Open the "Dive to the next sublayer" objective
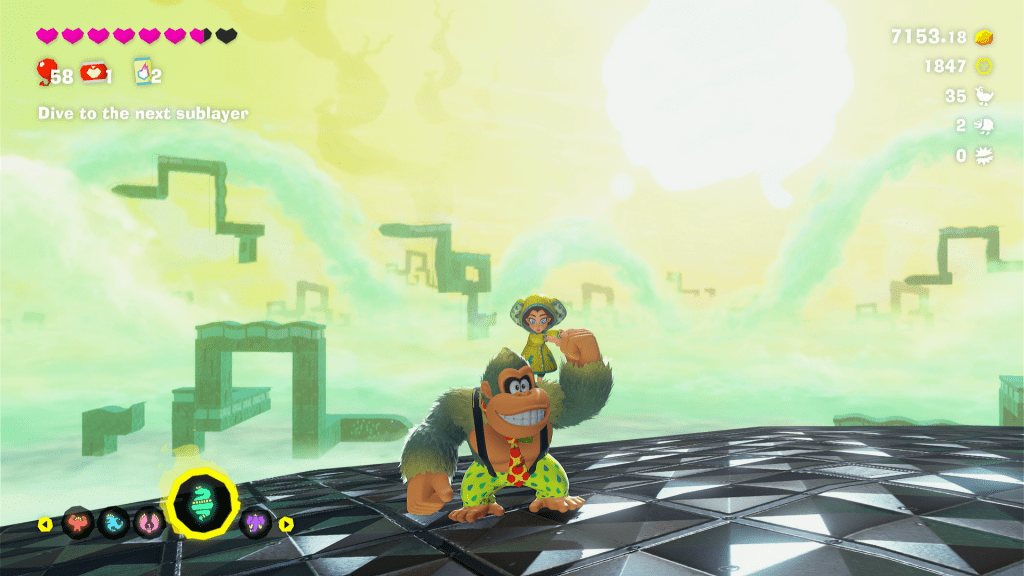The image size is (1024, 576). [x=143, y=114]
